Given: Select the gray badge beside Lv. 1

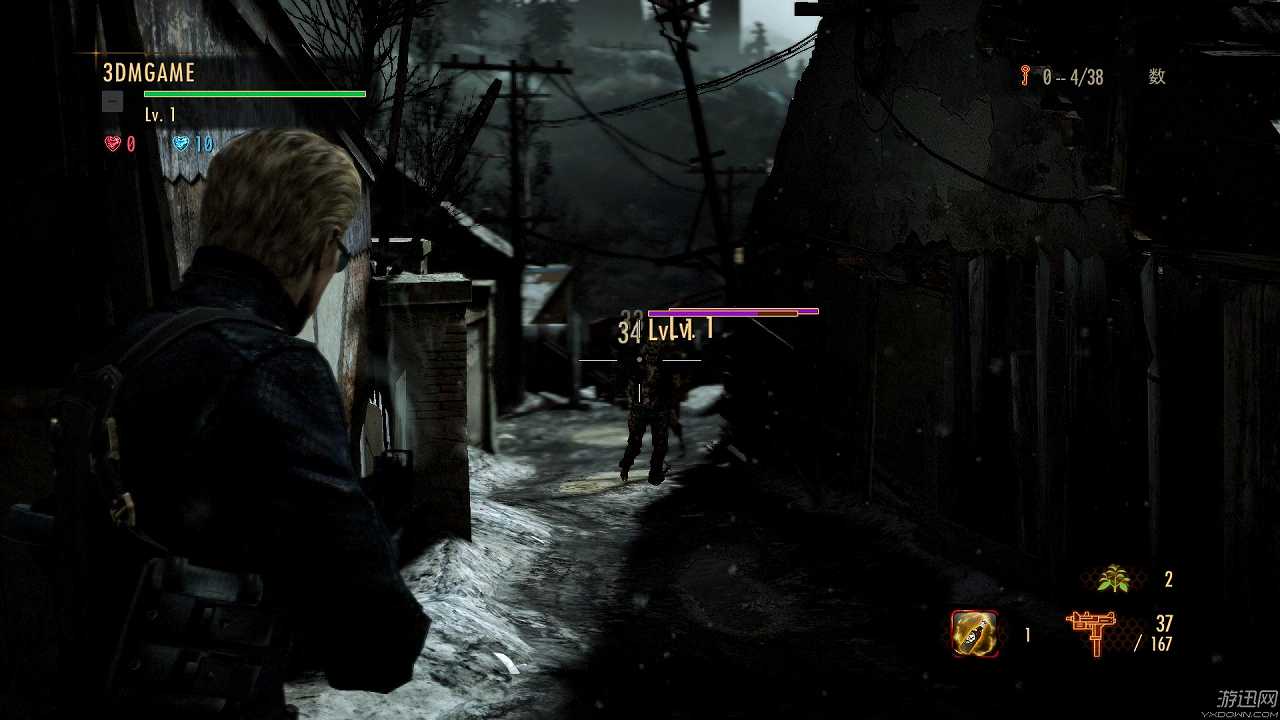Looking at the screenshot, I should click(x=113, y=101).
